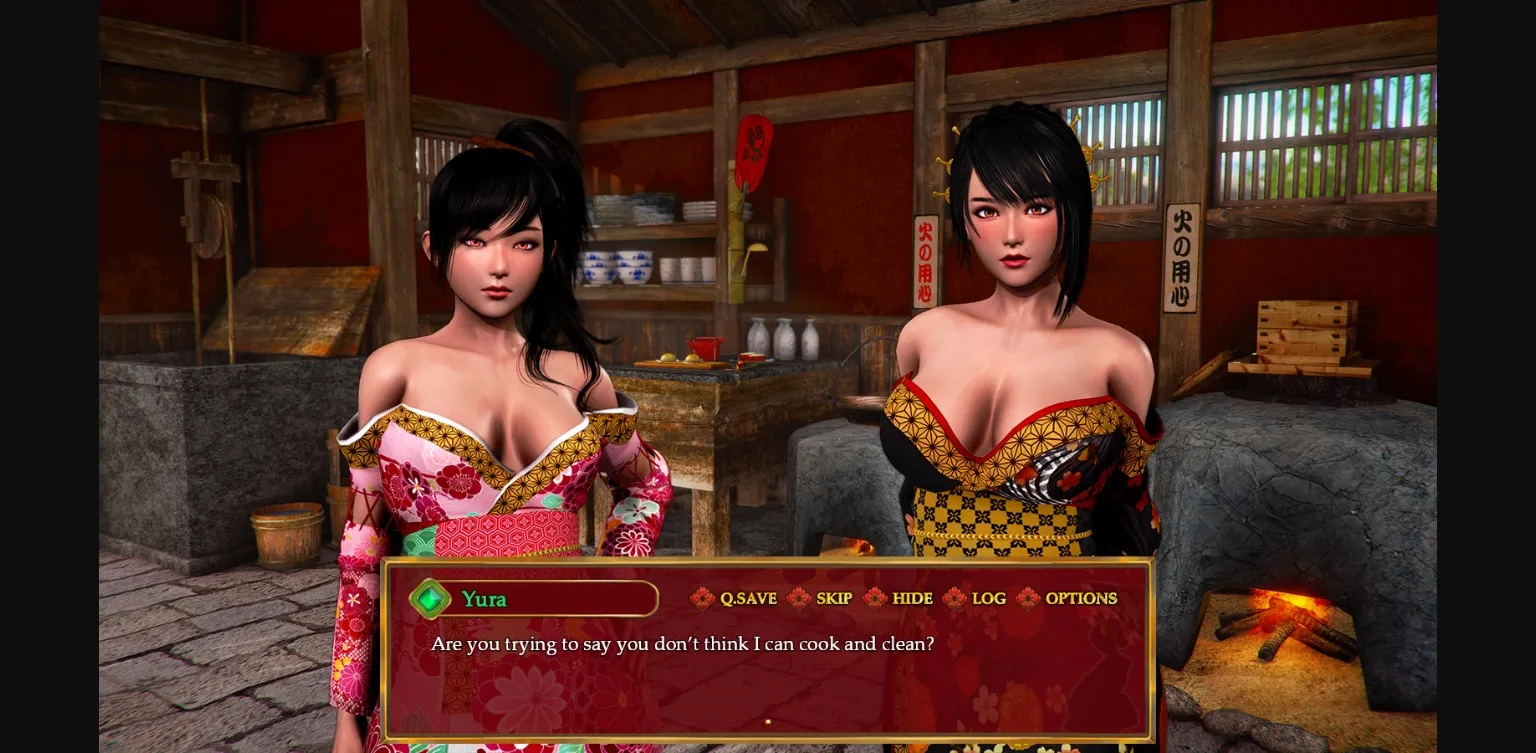Open the LOG to view dialogue history
This screenshot has width=1536, height=753.
[988, 598]
